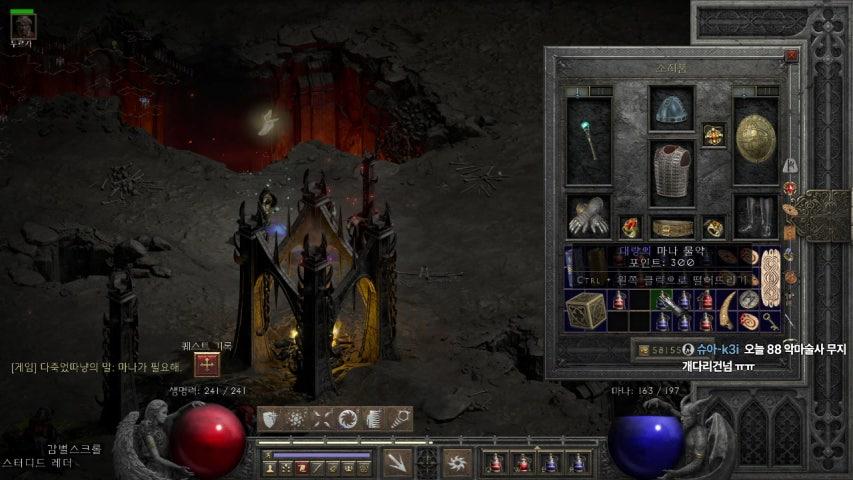Use the last blue mana potion in belt
This screenshot has width=853, height=480.
coord(578,462)
